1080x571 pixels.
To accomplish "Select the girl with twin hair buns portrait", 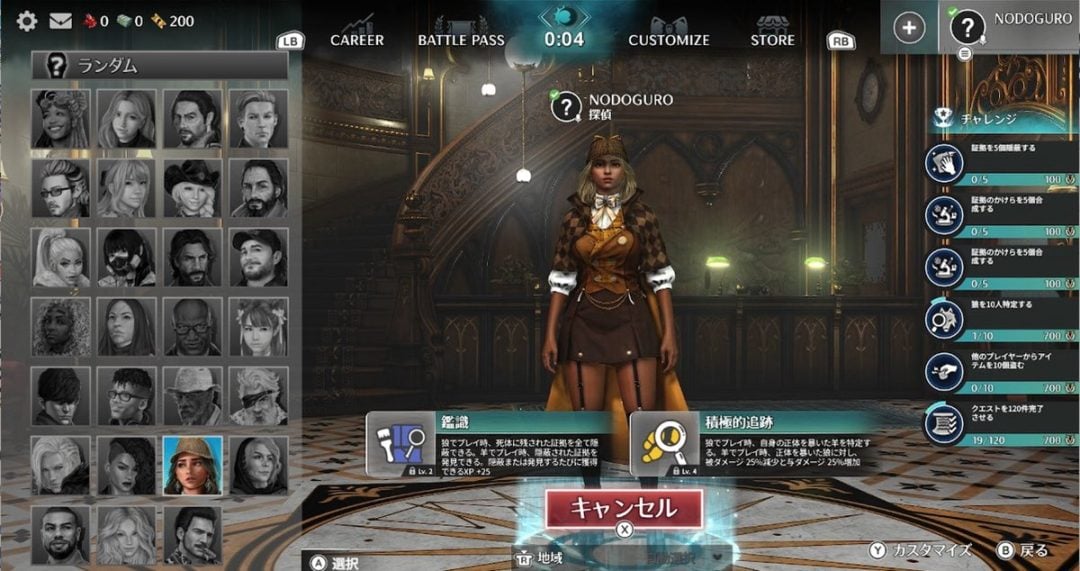I will [259, 327].
